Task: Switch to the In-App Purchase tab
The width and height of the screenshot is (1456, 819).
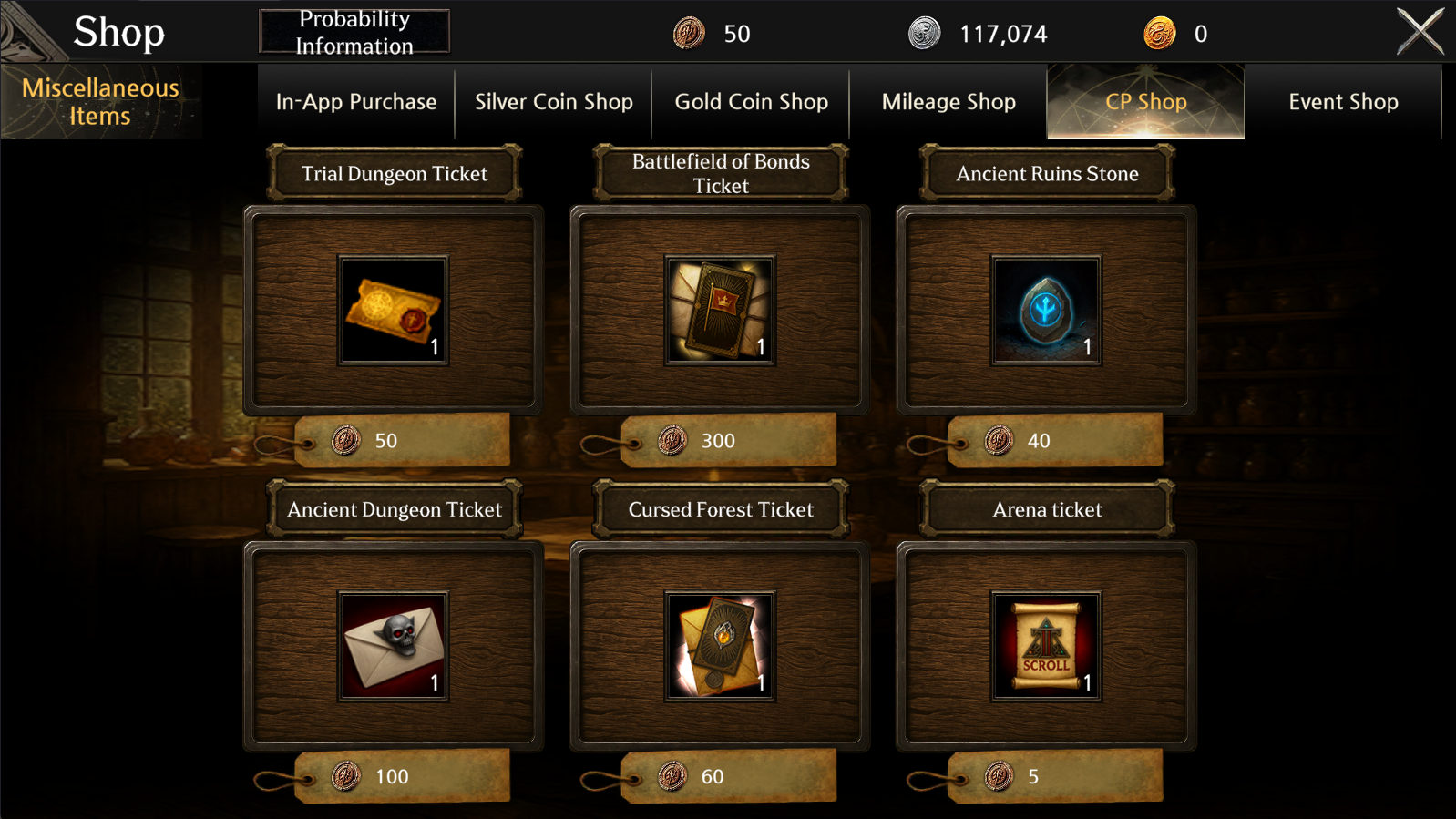Action: point(356,101)
